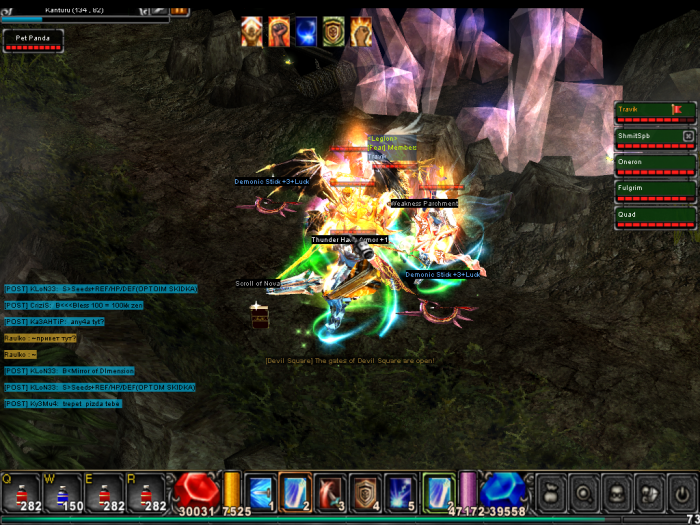Viewport: 700px width, 525px height.
Task: Use the R potion slot
Action: click(x=147, y=493)
